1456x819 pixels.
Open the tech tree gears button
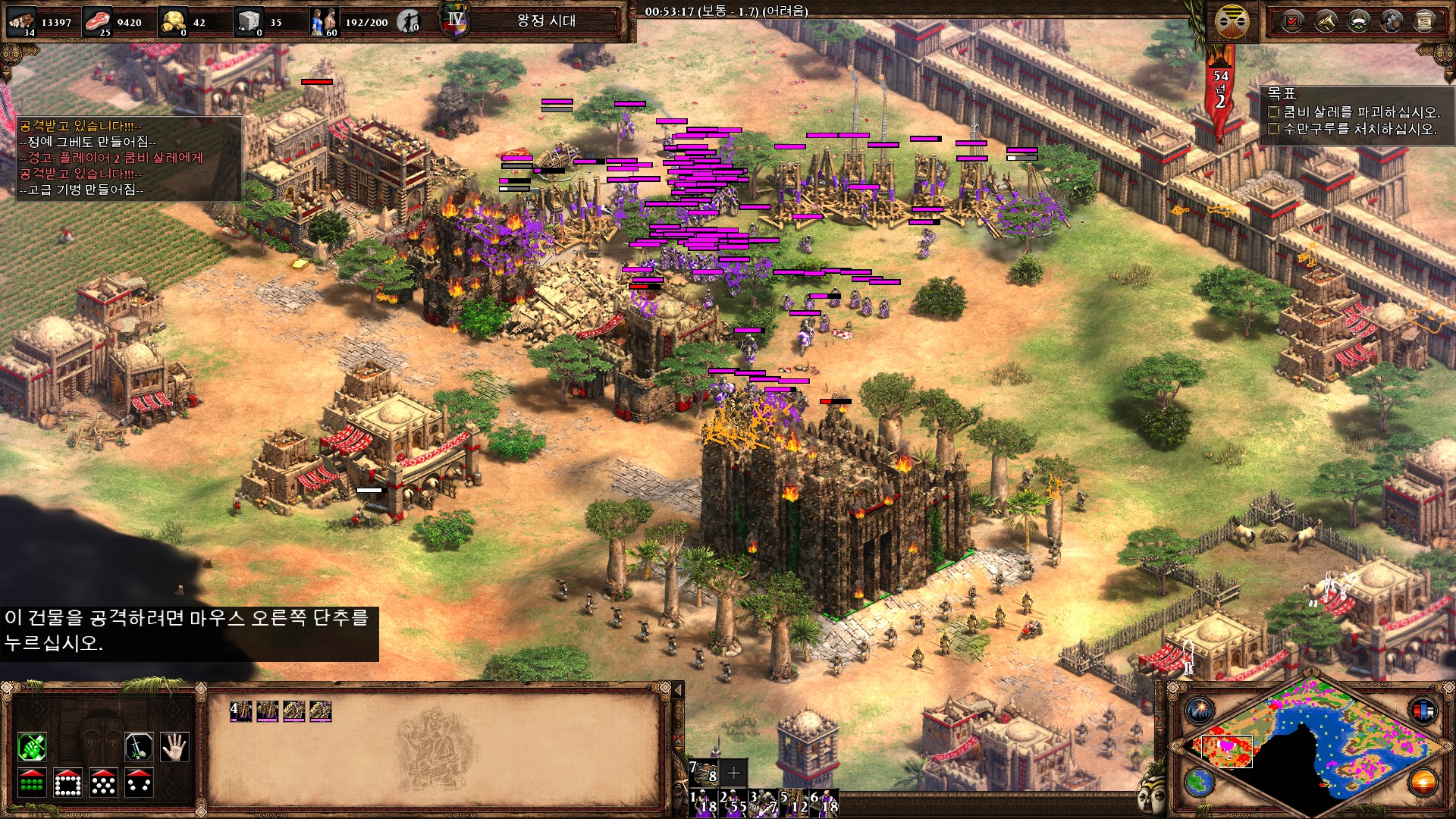pos(1392,21)
